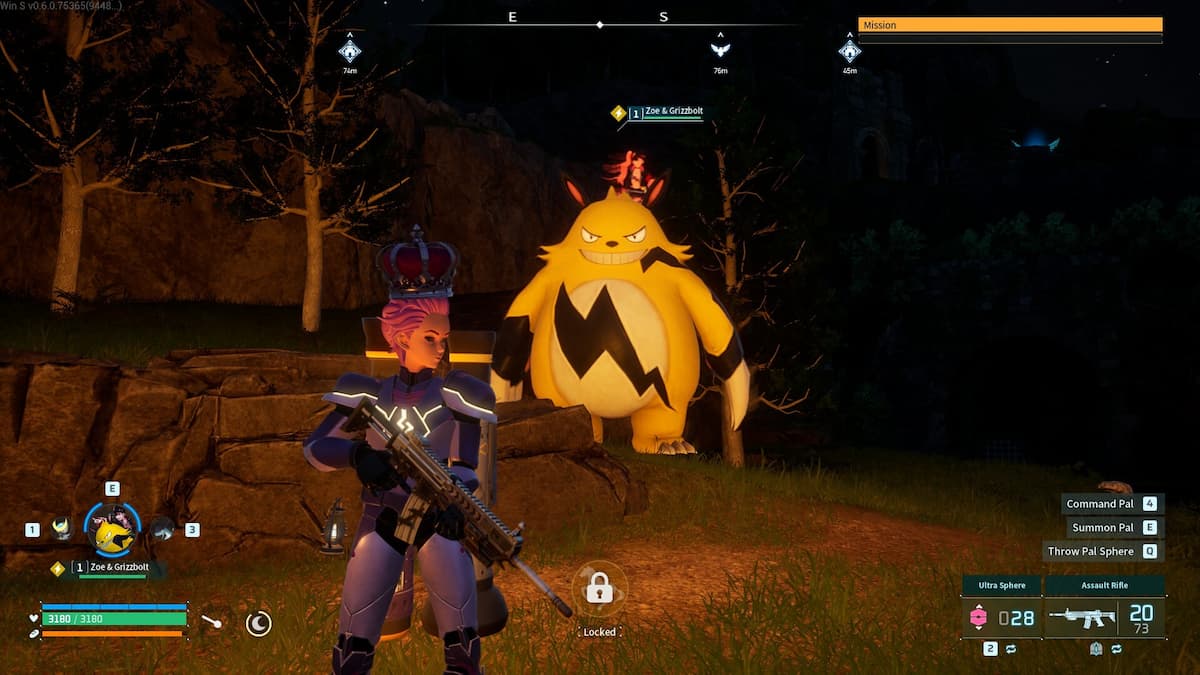1200x675 pixels.
Task: Select the Ultra Sphere slot
Action: coord(1001,617)
